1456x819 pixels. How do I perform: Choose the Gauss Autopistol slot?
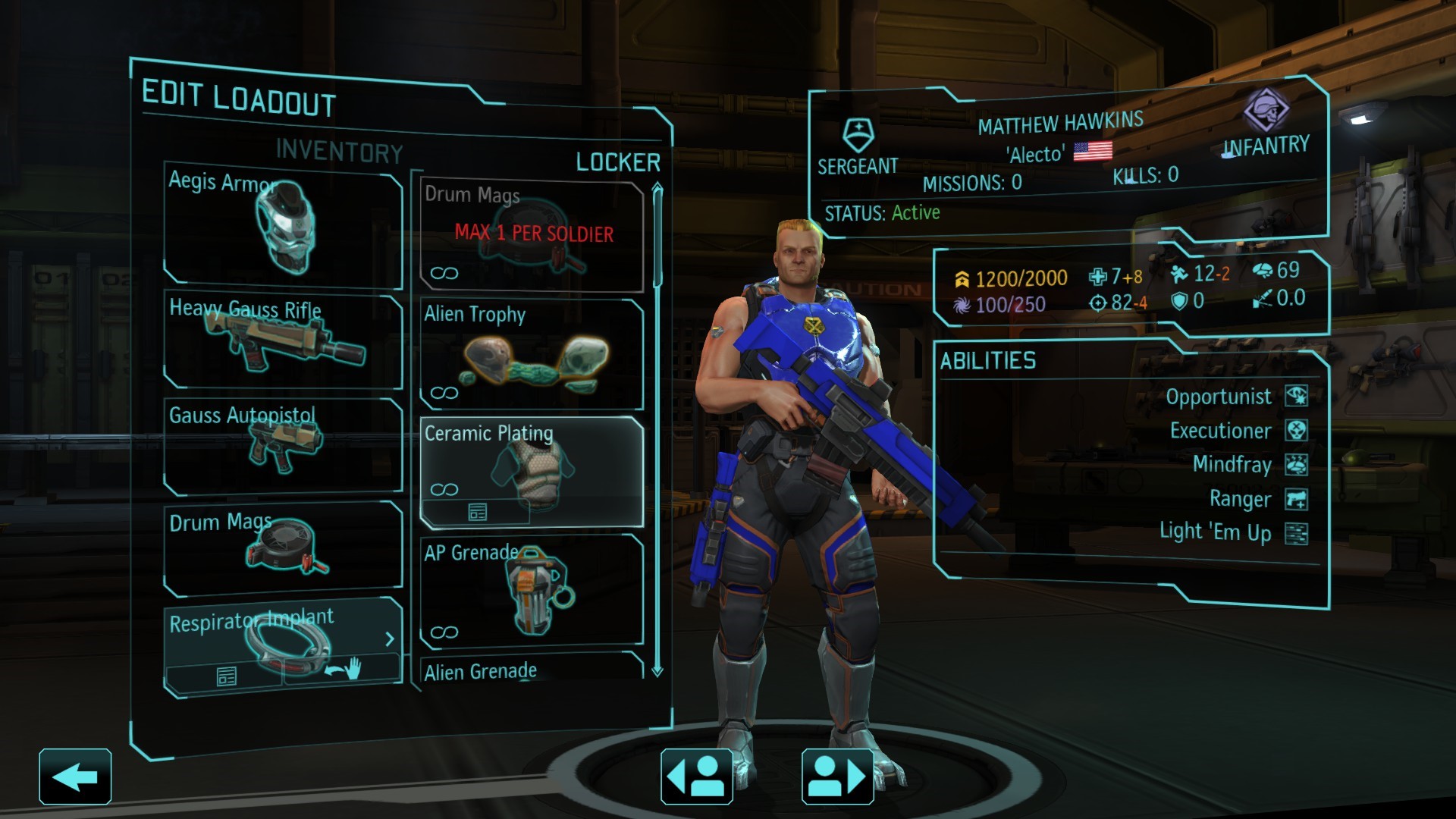coord(282,447)
